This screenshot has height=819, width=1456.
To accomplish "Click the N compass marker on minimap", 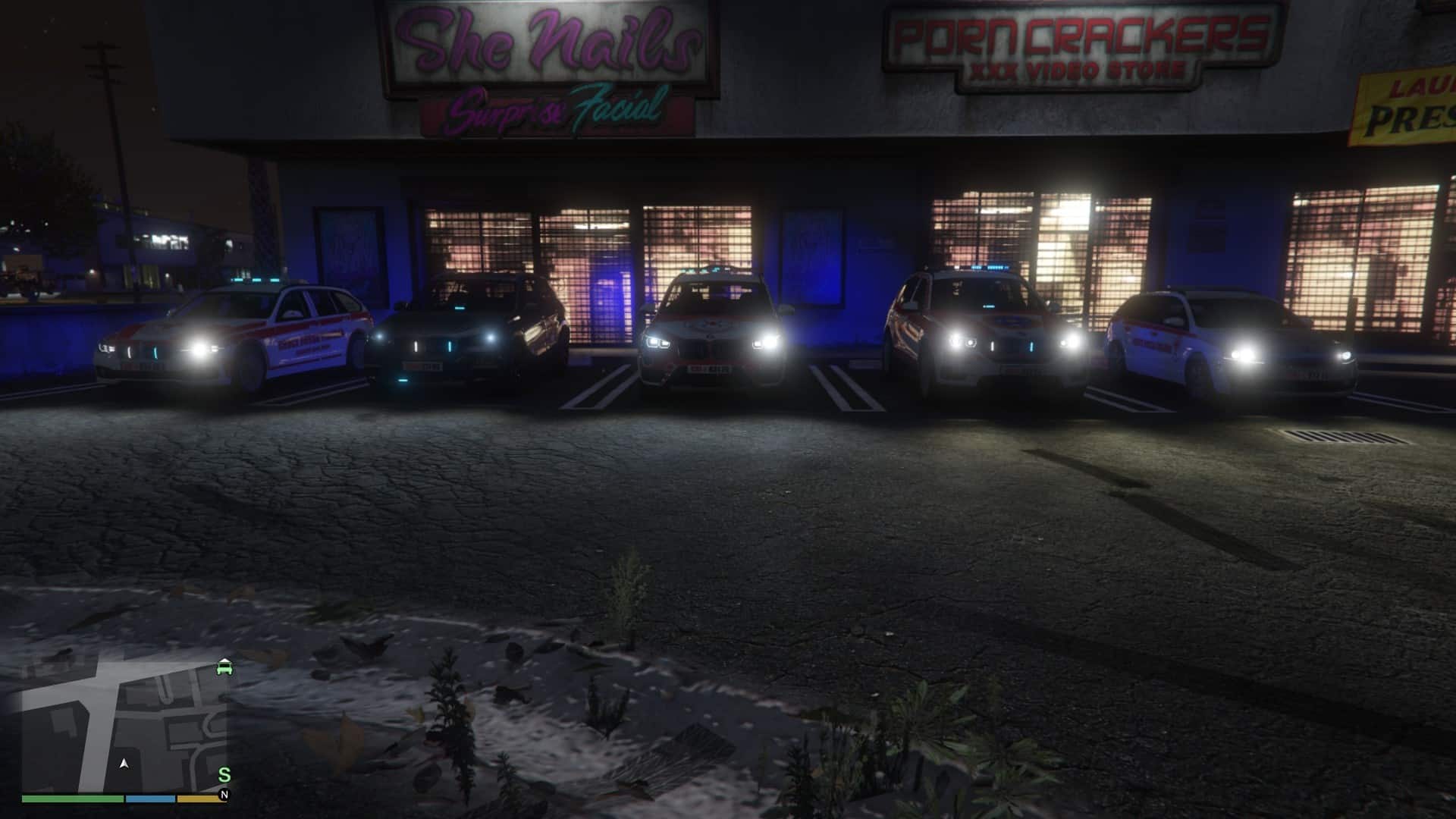I will point(224,795).
